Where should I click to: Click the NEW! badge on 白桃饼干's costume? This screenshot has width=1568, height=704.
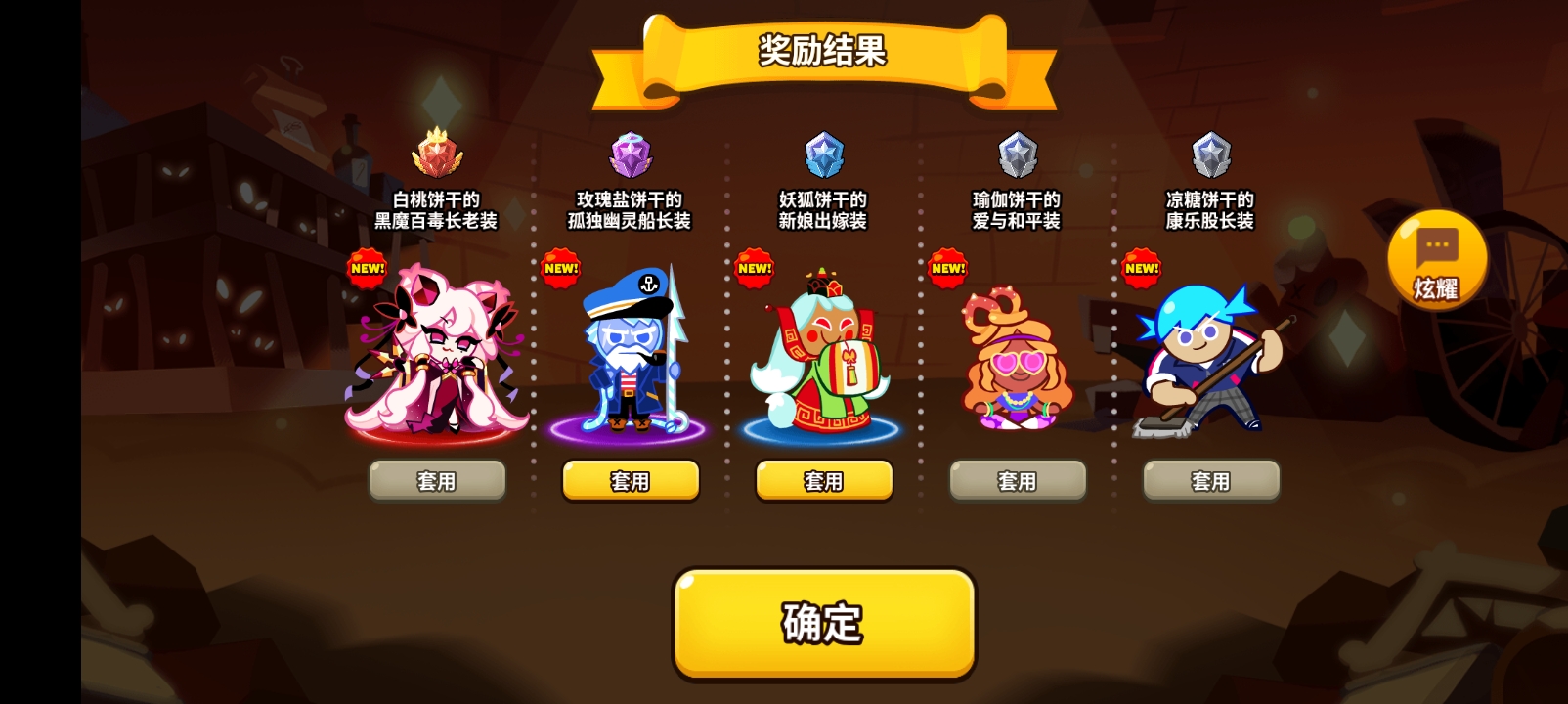pos(367,266)
